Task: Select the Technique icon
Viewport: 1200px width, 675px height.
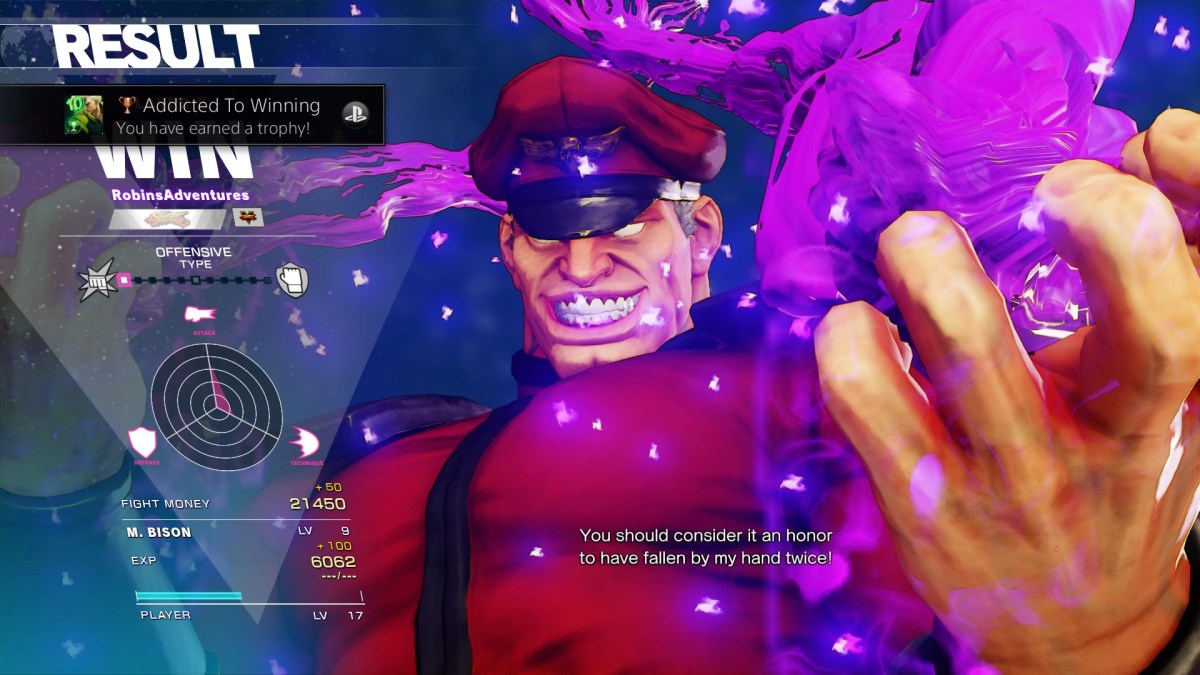Action: [x=304, y=442]
